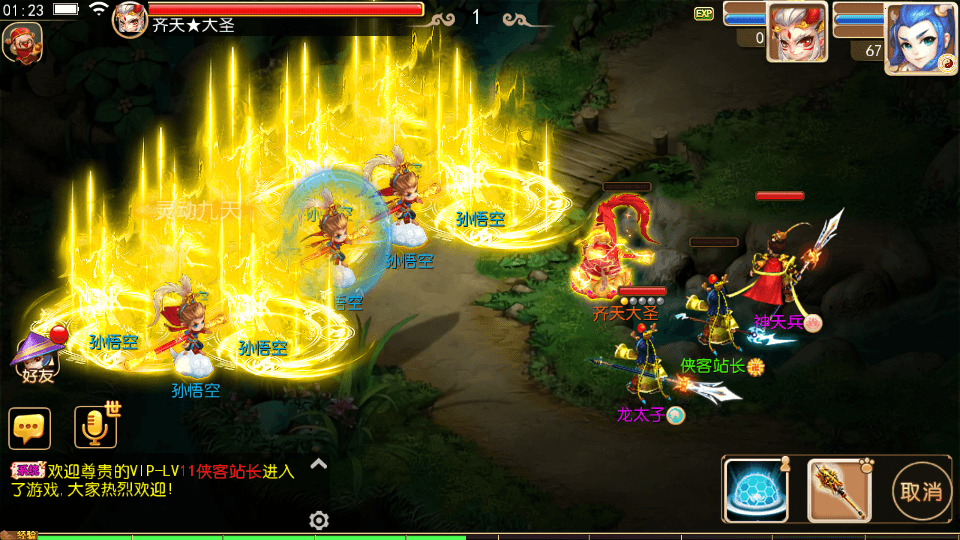960x540 pixels.
Task: Click the 齐天★大圣 boss portrait
Action: (130, 19)
